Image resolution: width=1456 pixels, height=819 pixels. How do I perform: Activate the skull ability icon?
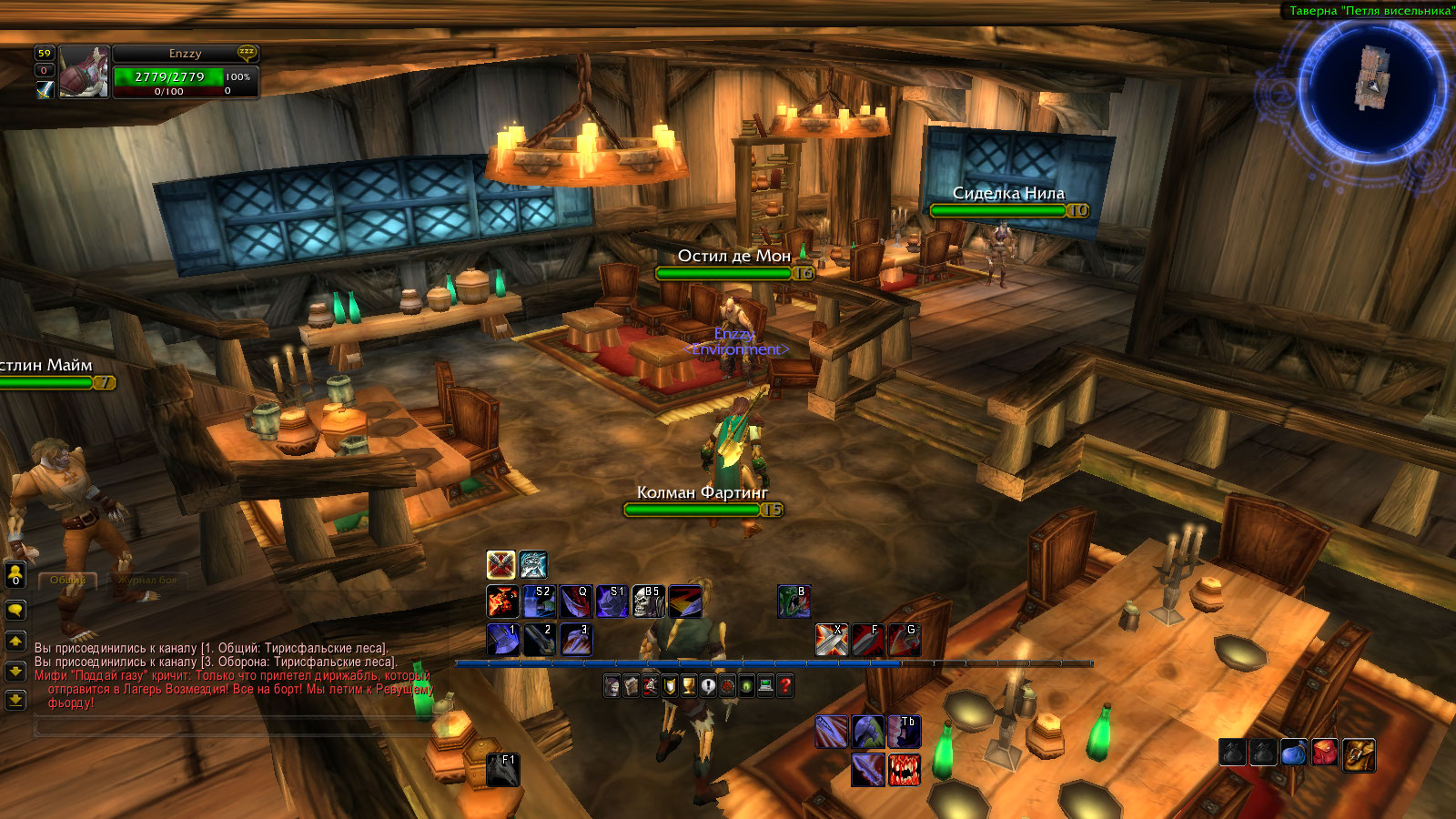648,602
